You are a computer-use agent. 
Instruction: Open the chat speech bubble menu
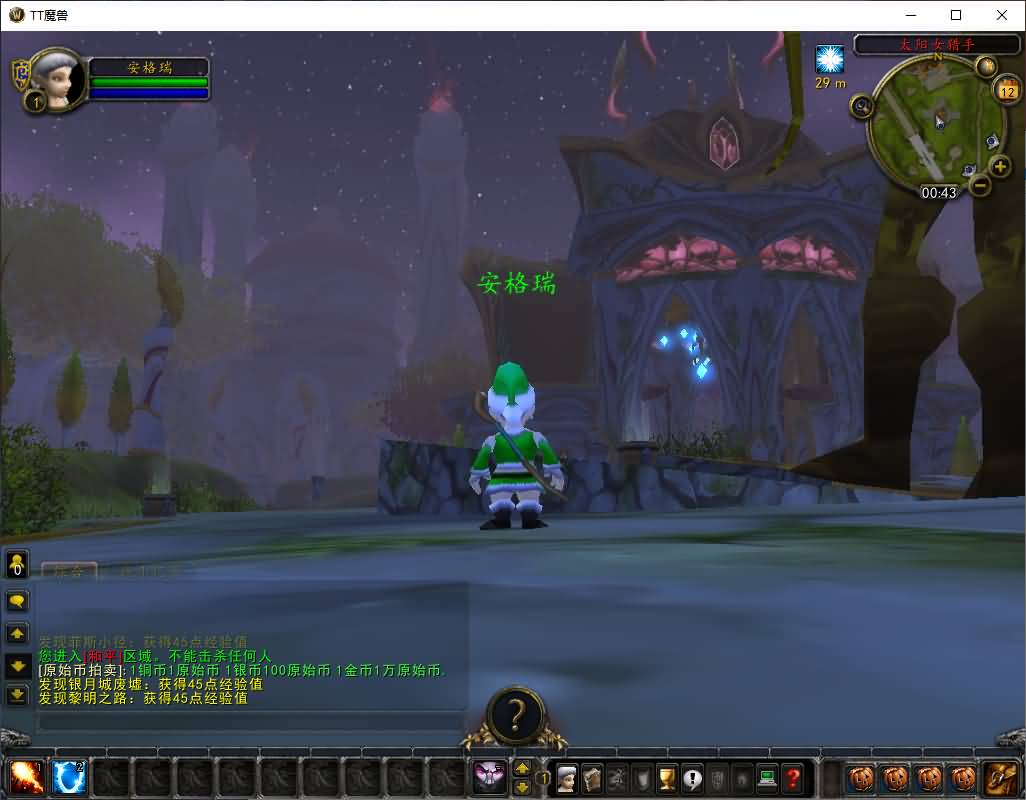18,601
